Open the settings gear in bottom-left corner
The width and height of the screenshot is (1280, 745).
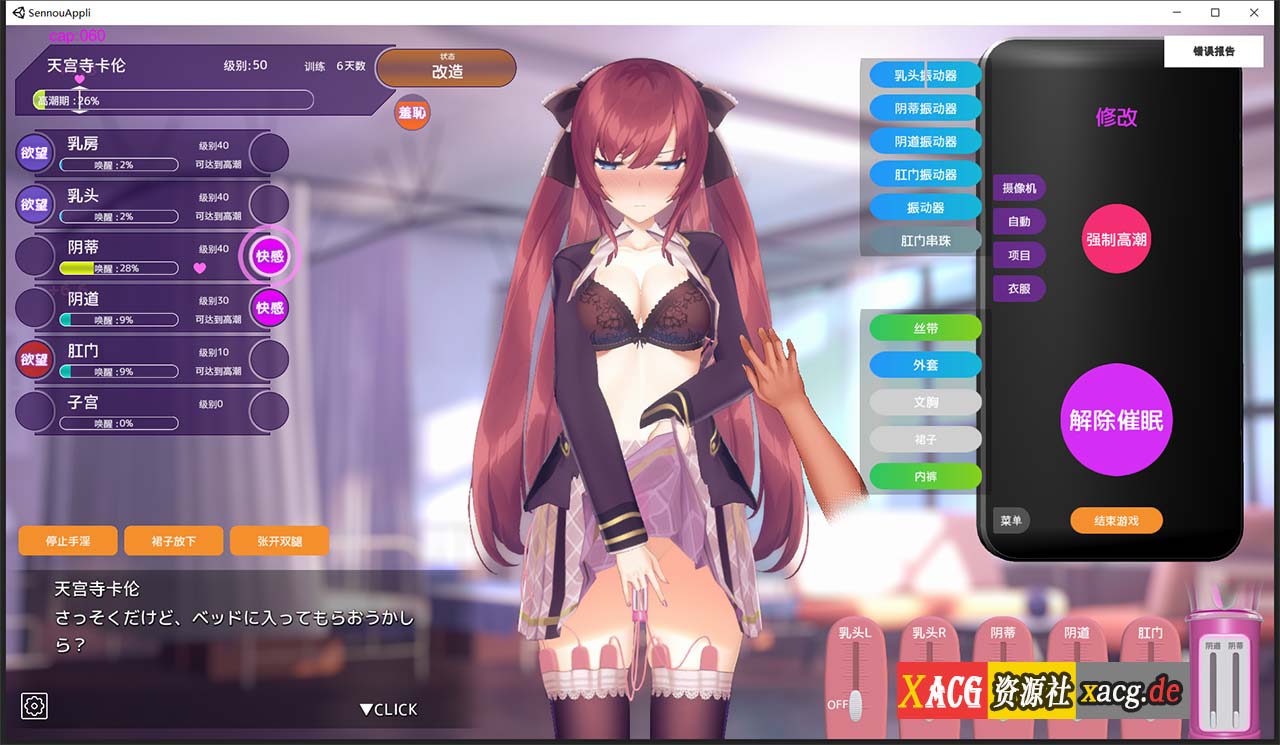tap(34, 706)
